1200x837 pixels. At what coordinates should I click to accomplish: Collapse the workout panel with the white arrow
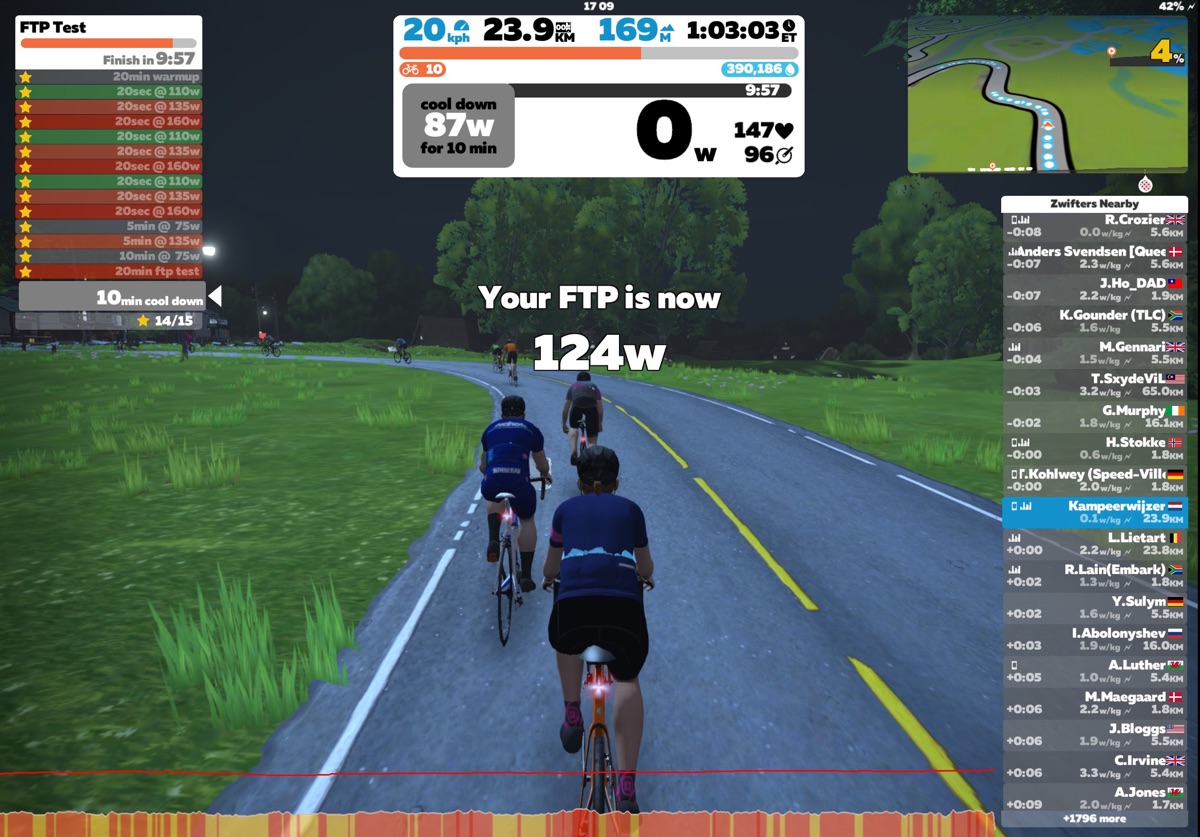click(214, 297)
